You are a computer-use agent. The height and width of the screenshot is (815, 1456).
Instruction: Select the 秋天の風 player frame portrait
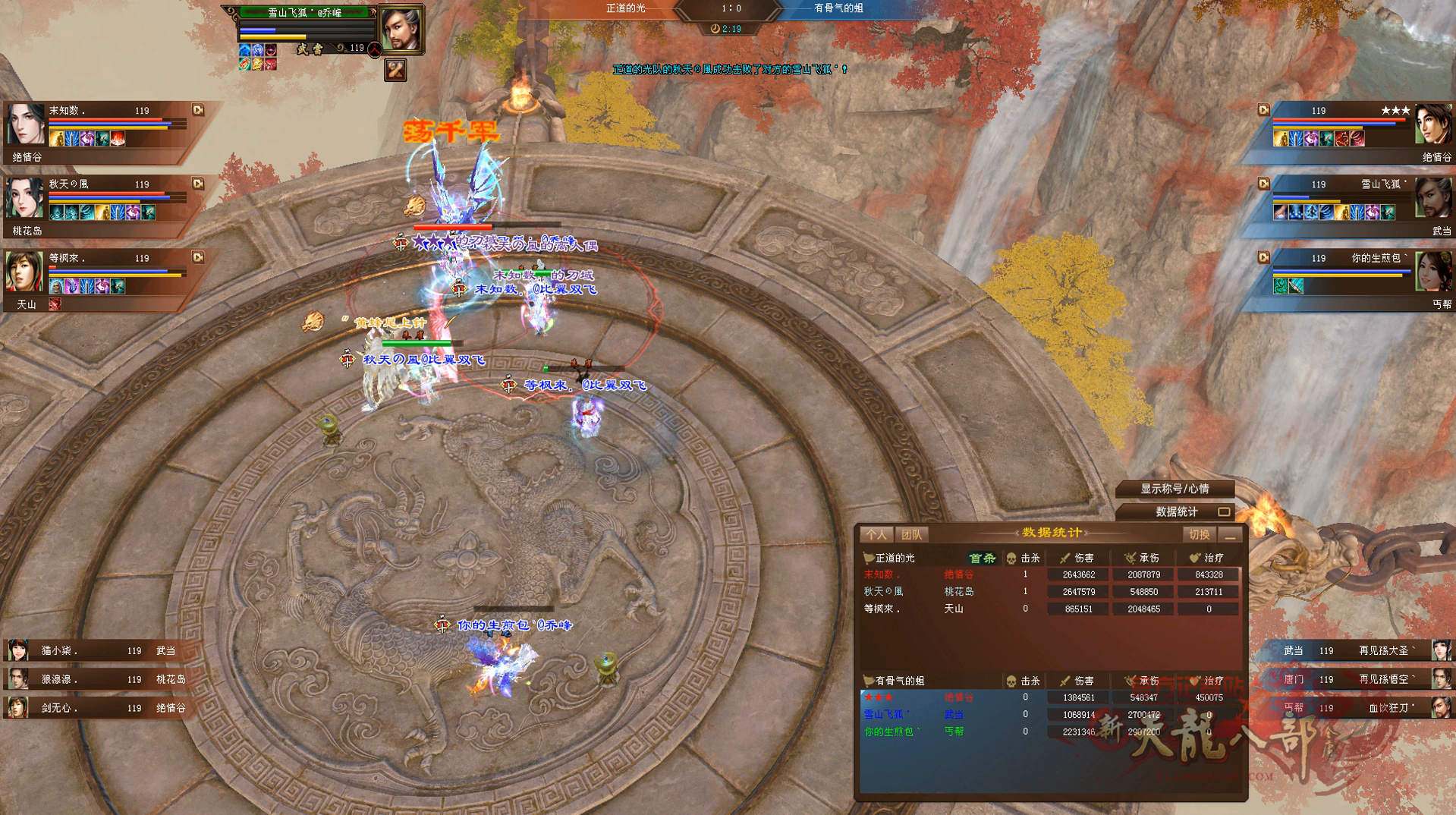(26, 197)
